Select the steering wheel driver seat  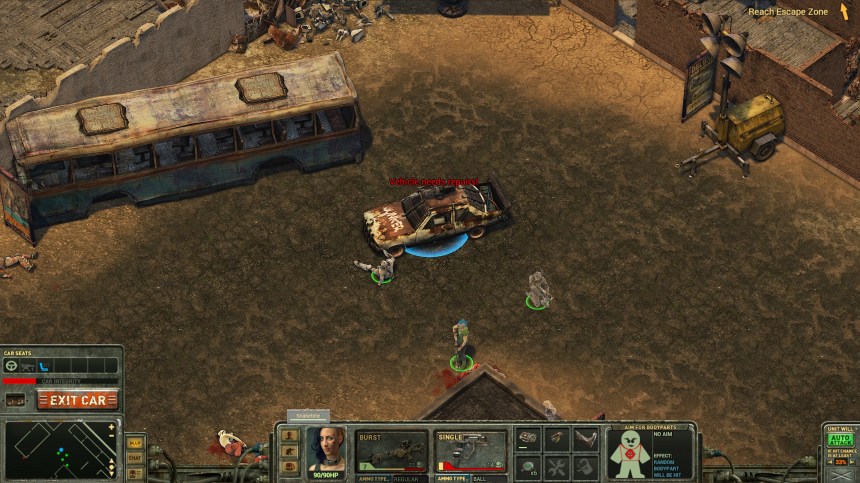[12, 366]
